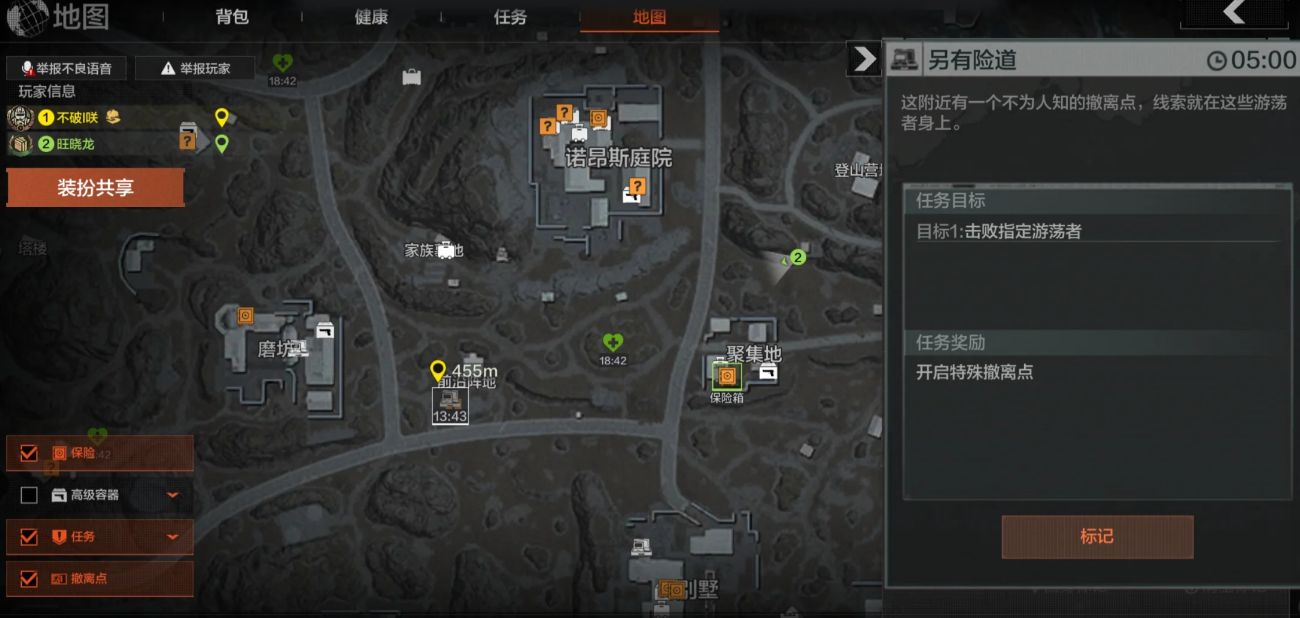Click the 保险箱 marker on the map
Viewport: 1300px width, 618px height.
click(727, 377)
